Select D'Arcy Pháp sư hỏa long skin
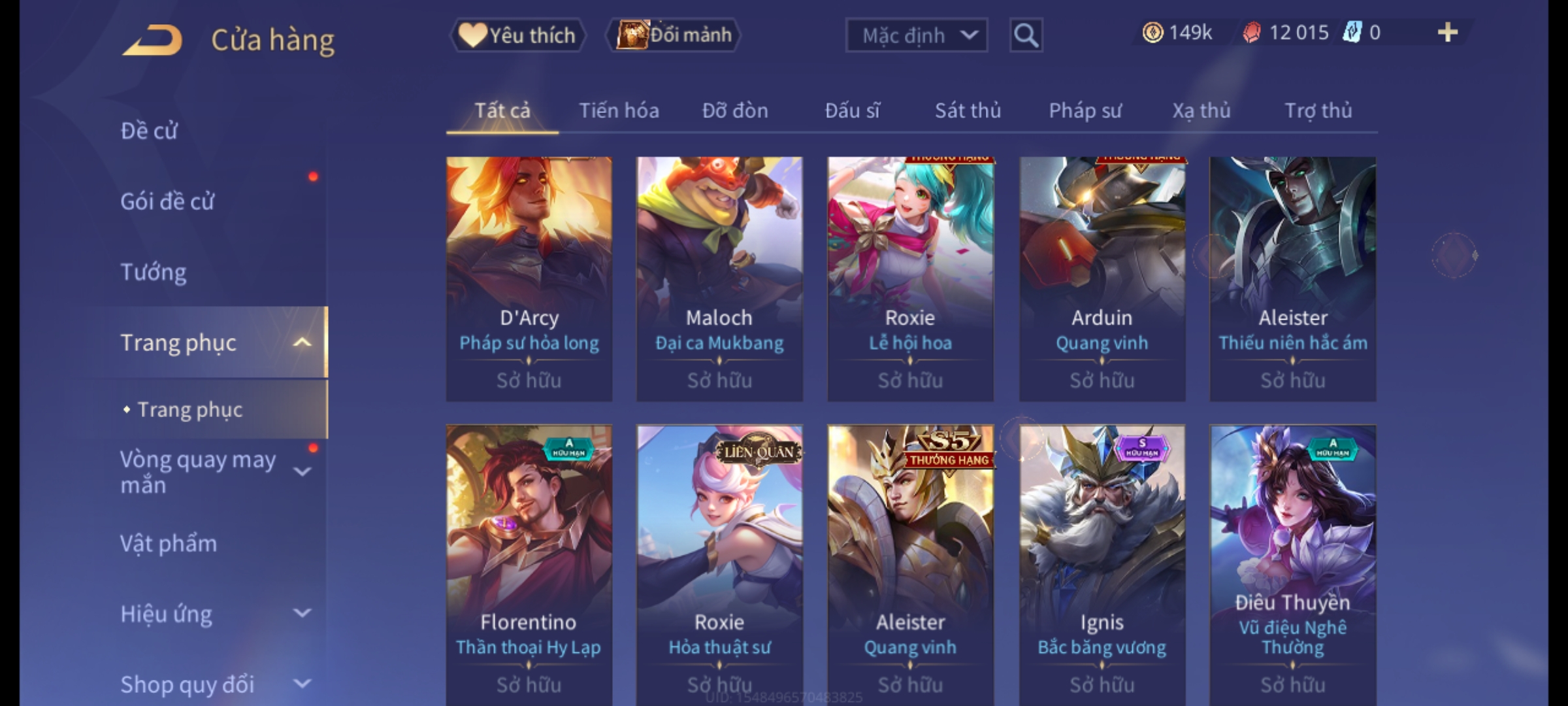1568x706 pixels. pos(529,278)
